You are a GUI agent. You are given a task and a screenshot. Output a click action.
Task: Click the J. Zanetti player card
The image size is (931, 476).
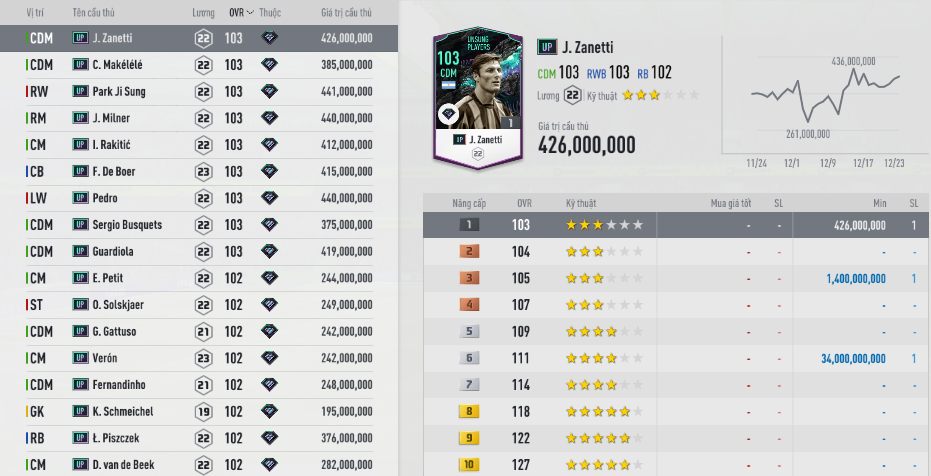pos(477,98)
